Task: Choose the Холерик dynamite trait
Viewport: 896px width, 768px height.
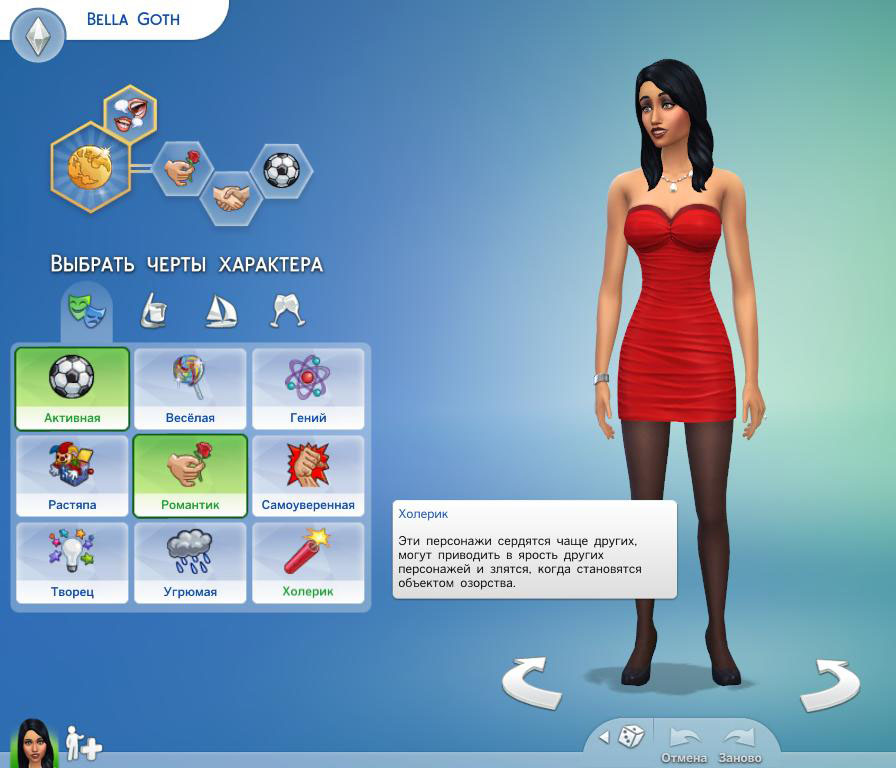Action: [308, 562]
